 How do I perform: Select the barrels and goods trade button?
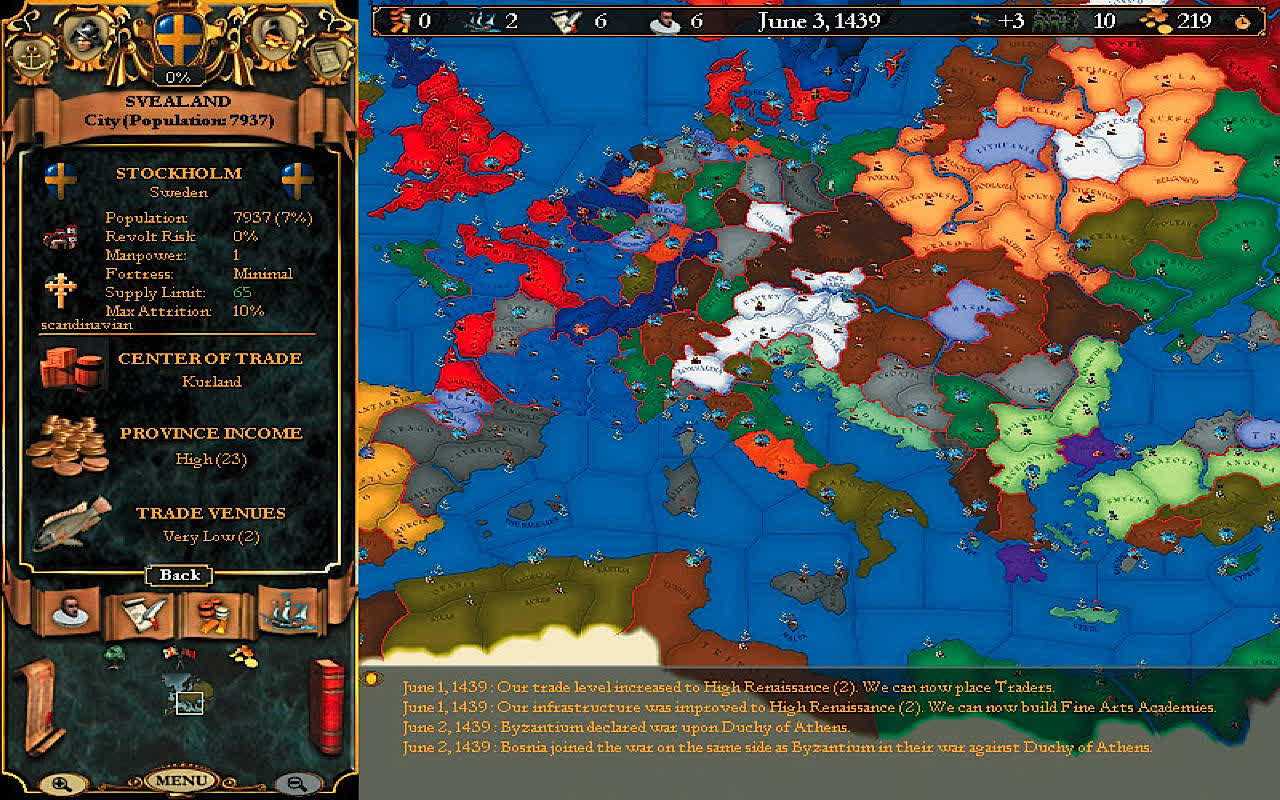[x=214, y=613]
